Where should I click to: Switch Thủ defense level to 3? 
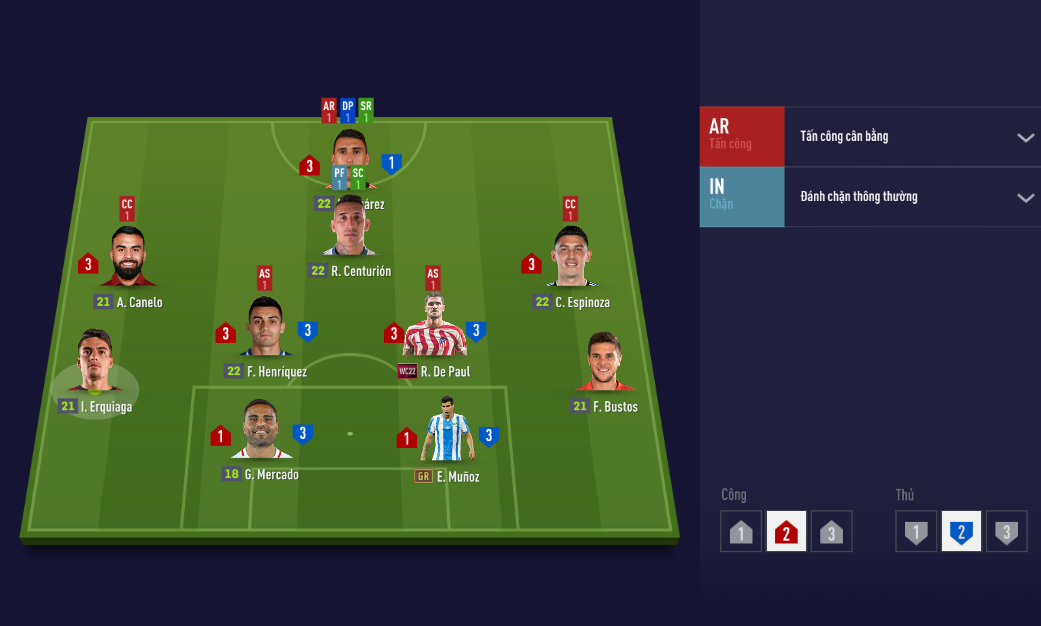1006,532
